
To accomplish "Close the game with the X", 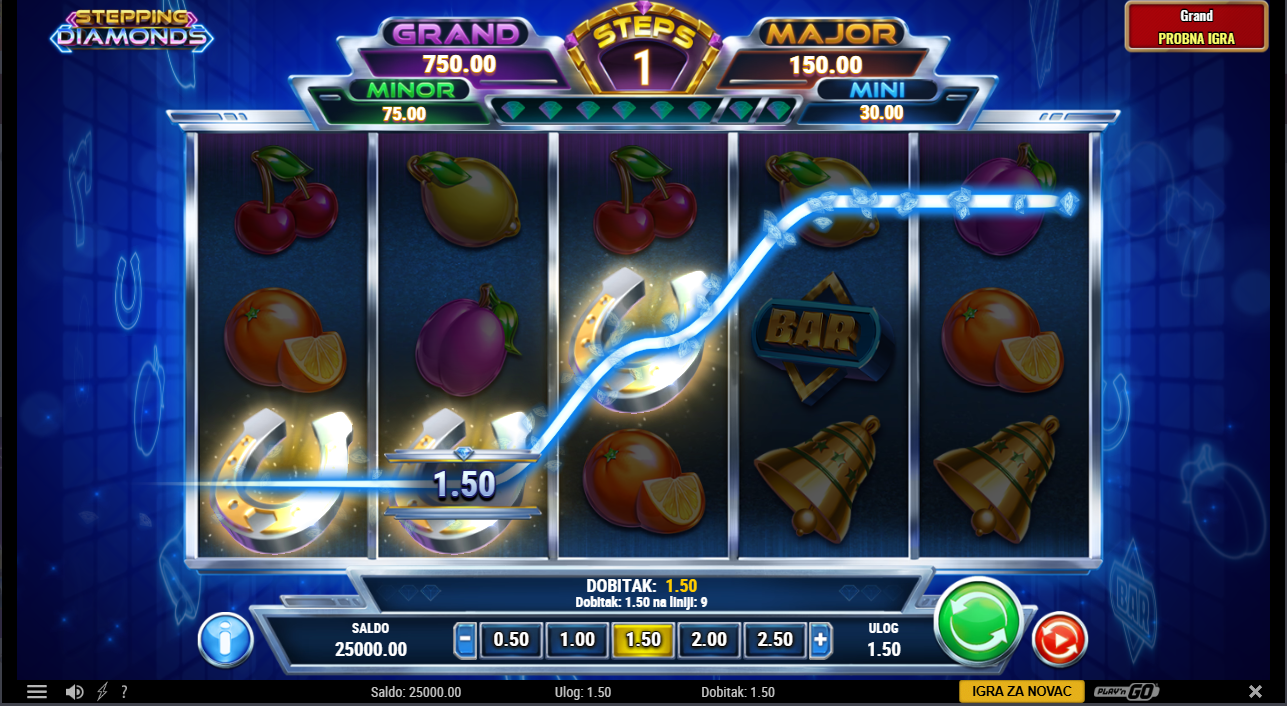I will (x=1255, y=692).
